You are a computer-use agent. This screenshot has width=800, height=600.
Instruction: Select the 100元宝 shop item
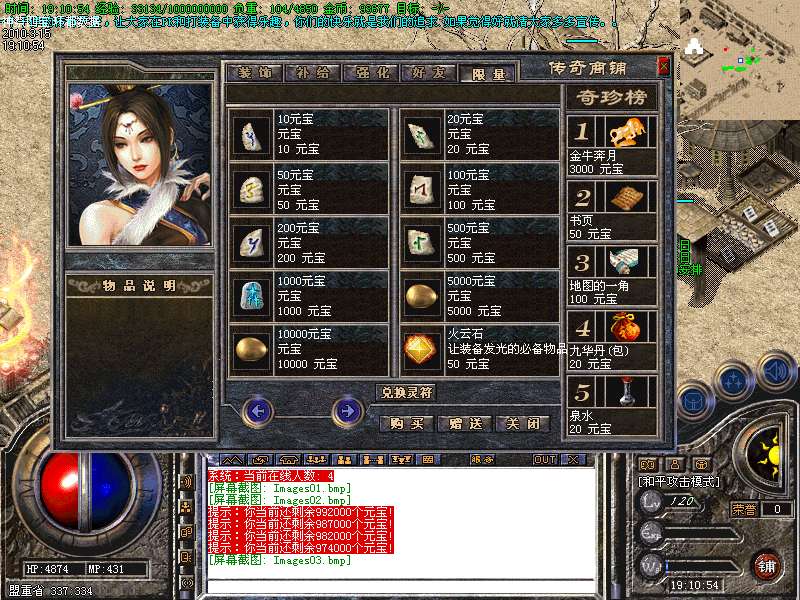click(480, 188)
